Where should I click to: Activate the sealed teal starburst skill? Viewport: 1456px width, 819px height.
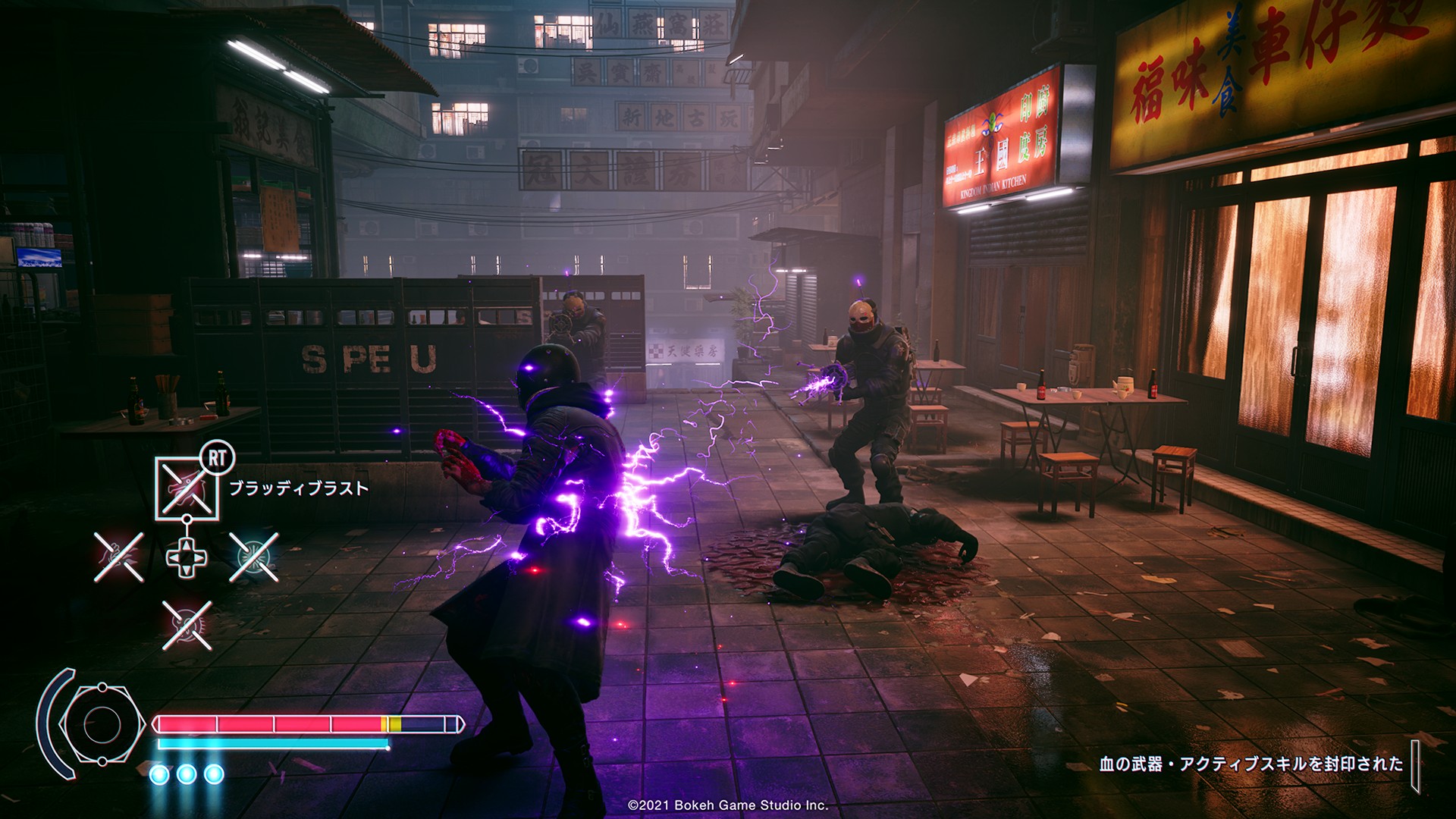253,557
